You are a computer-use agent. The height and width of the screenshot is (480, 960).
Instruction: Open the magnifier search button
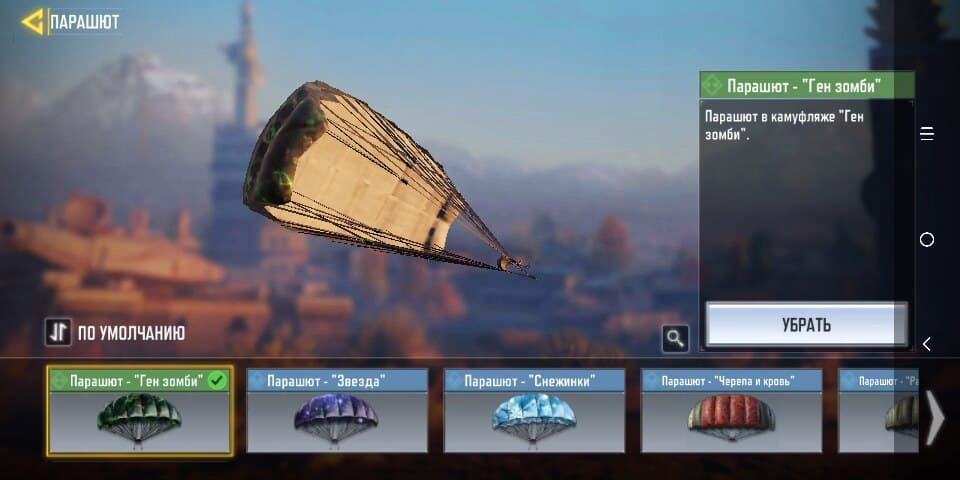point(675,339)
